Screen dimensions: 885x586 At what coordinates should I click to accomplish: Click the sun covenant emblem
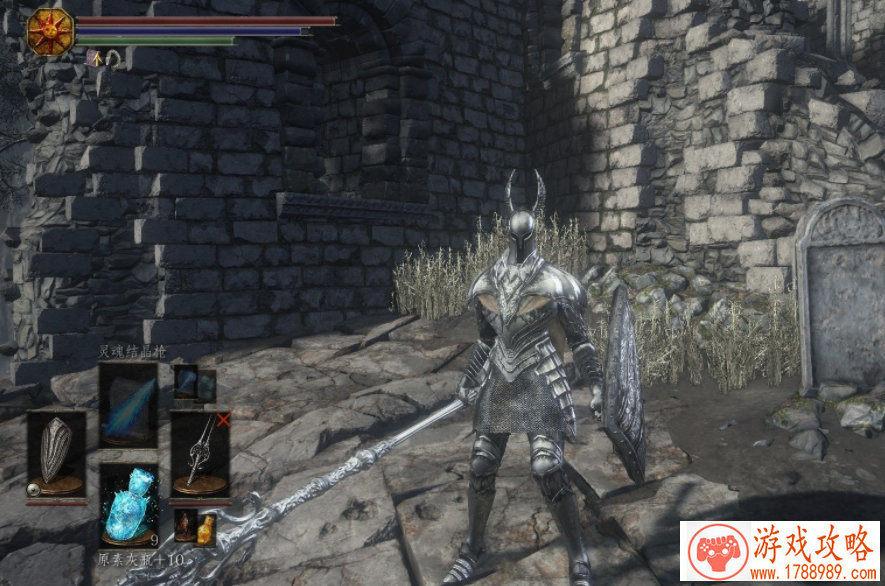coord(49,31)
